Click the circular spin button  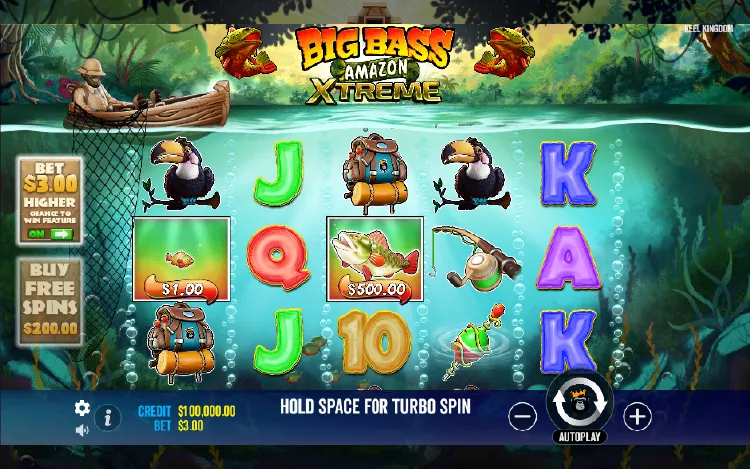(580, 404)
